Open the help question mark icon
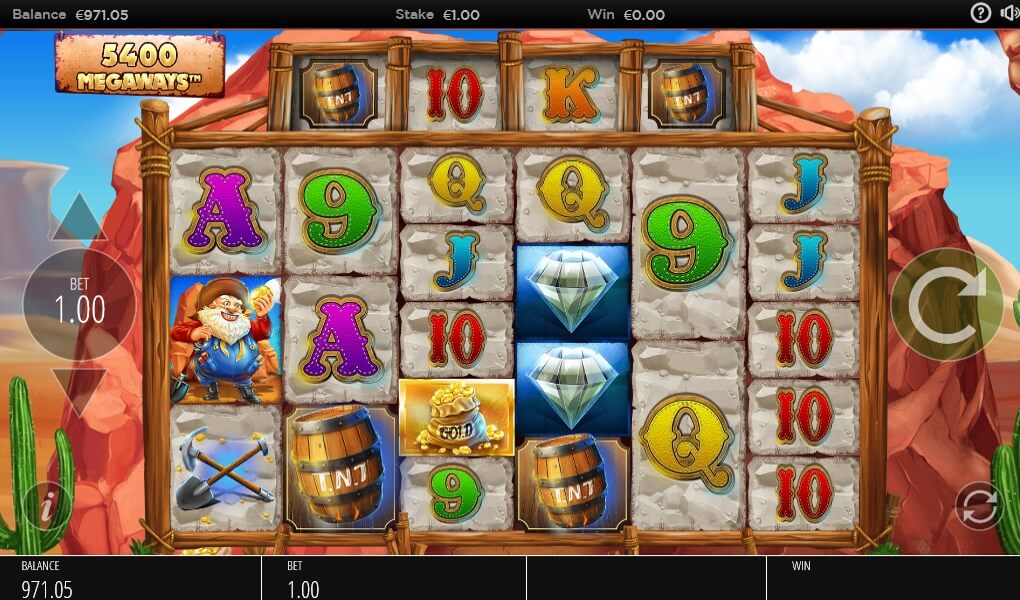Viewport: 1020px width, 600px height. 981,13
